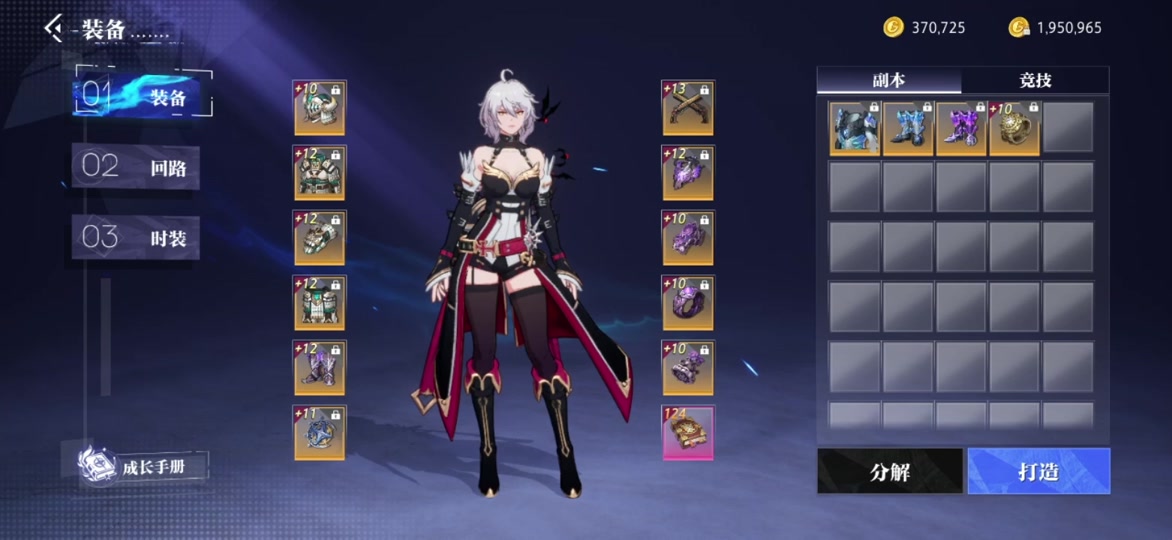Open the 回路 circuit menu entry
The height and width of the screenshot is (540, 1172).
click(136, 167)
